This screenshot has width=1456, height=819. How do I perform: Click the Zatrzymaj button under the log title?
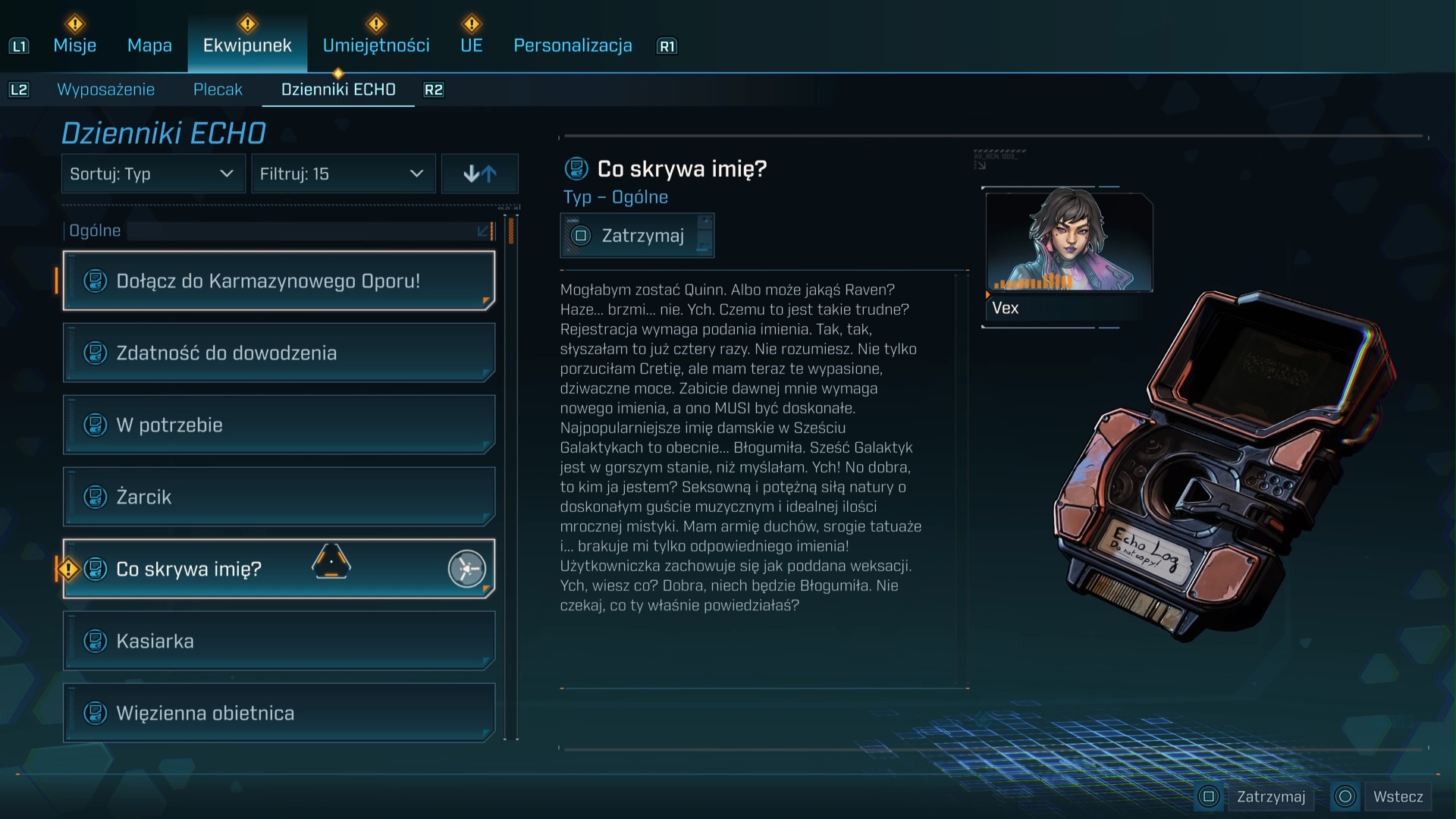click(637, 236)
